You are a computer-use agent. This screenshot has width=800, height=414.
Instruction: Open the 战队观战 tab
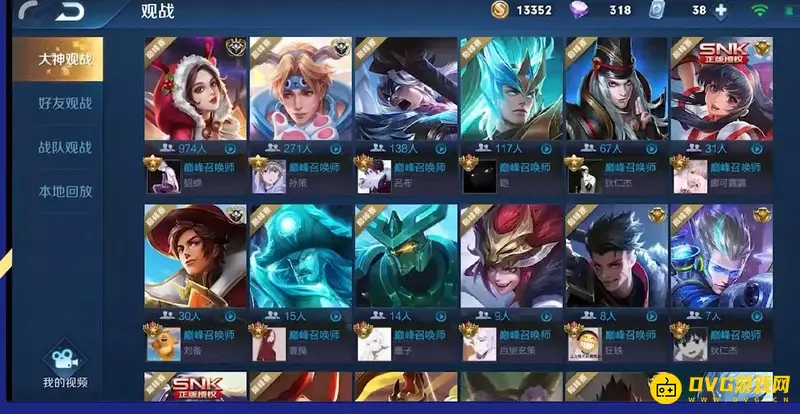(x=64, y=147)
